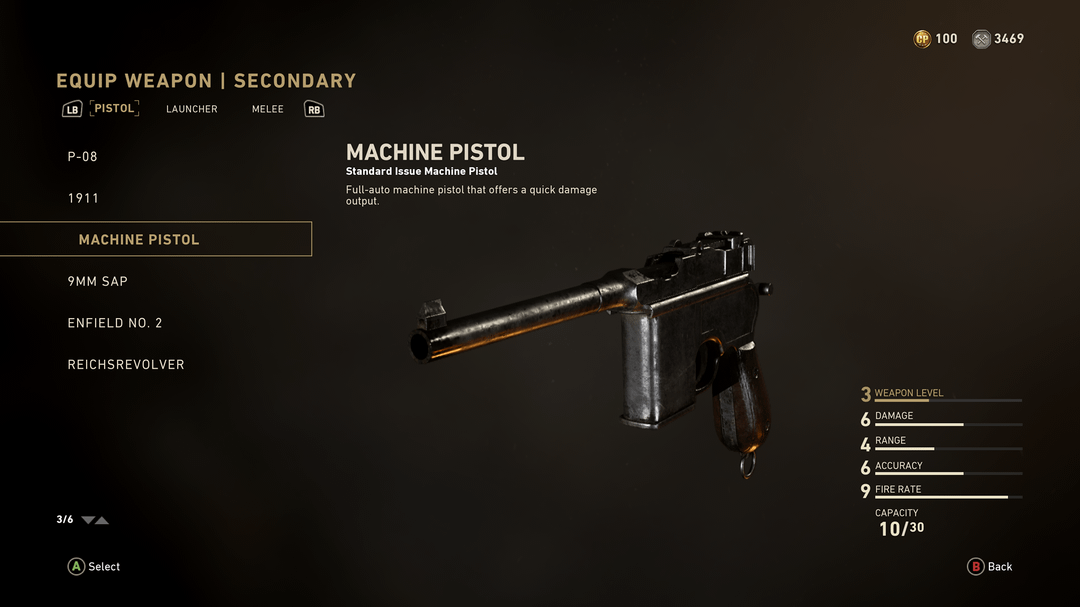Pick the 9MM SAP from the list
This screenshot has width=1080, height=607.
[98, 282]
